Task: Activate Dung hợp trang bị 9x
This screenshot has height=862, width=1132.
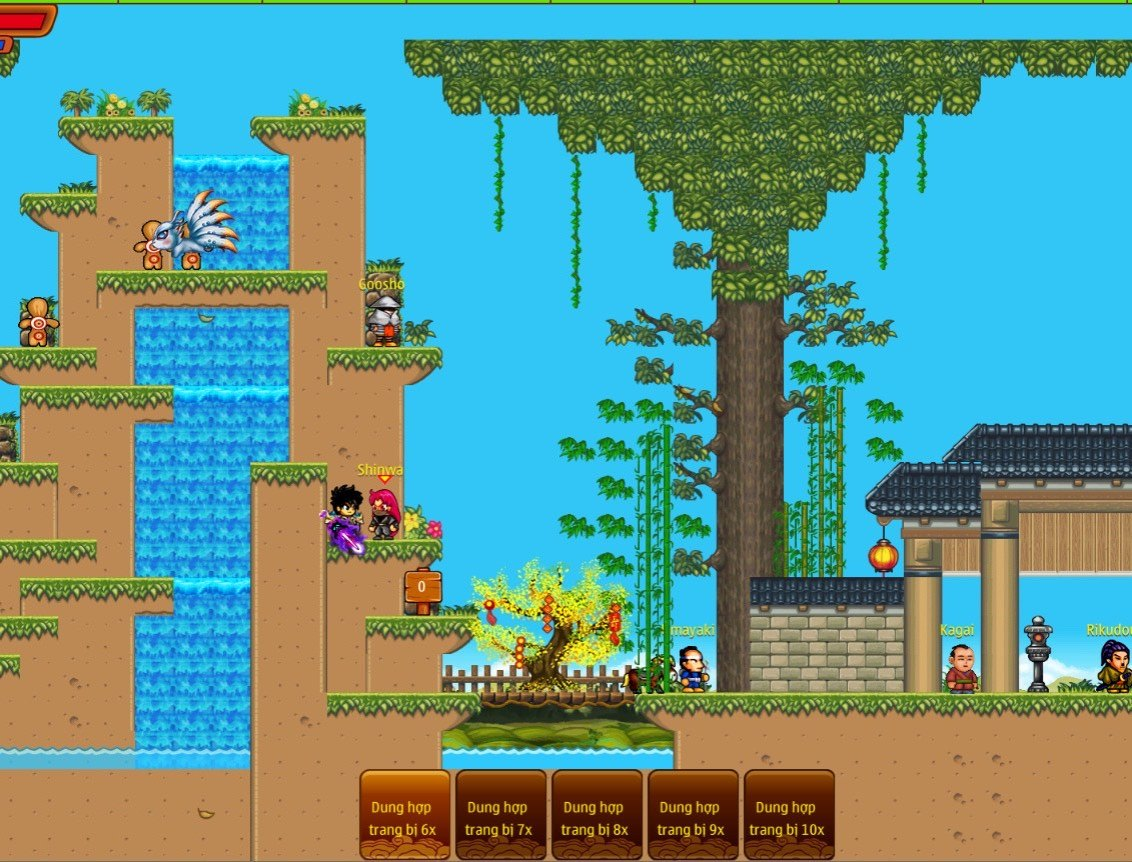Action: coord(693,815)
